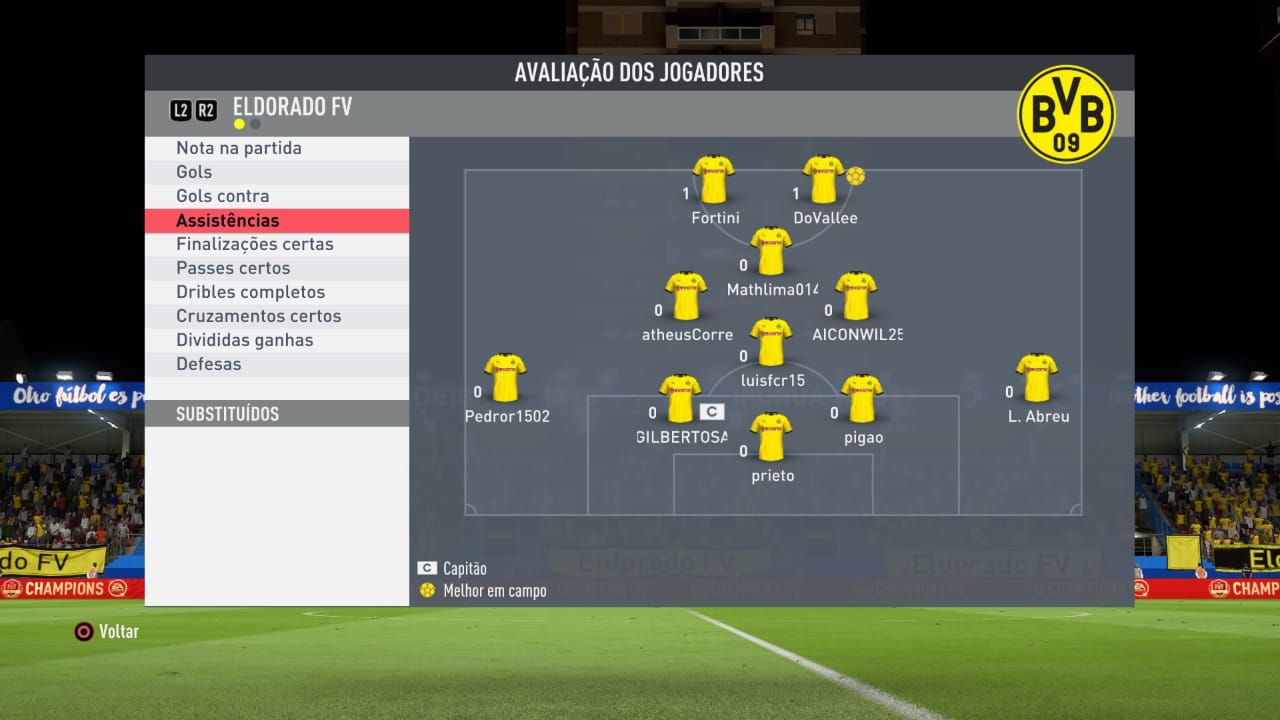Pick Pedror1502's shirt on the pitch

(x=505, y=378)
